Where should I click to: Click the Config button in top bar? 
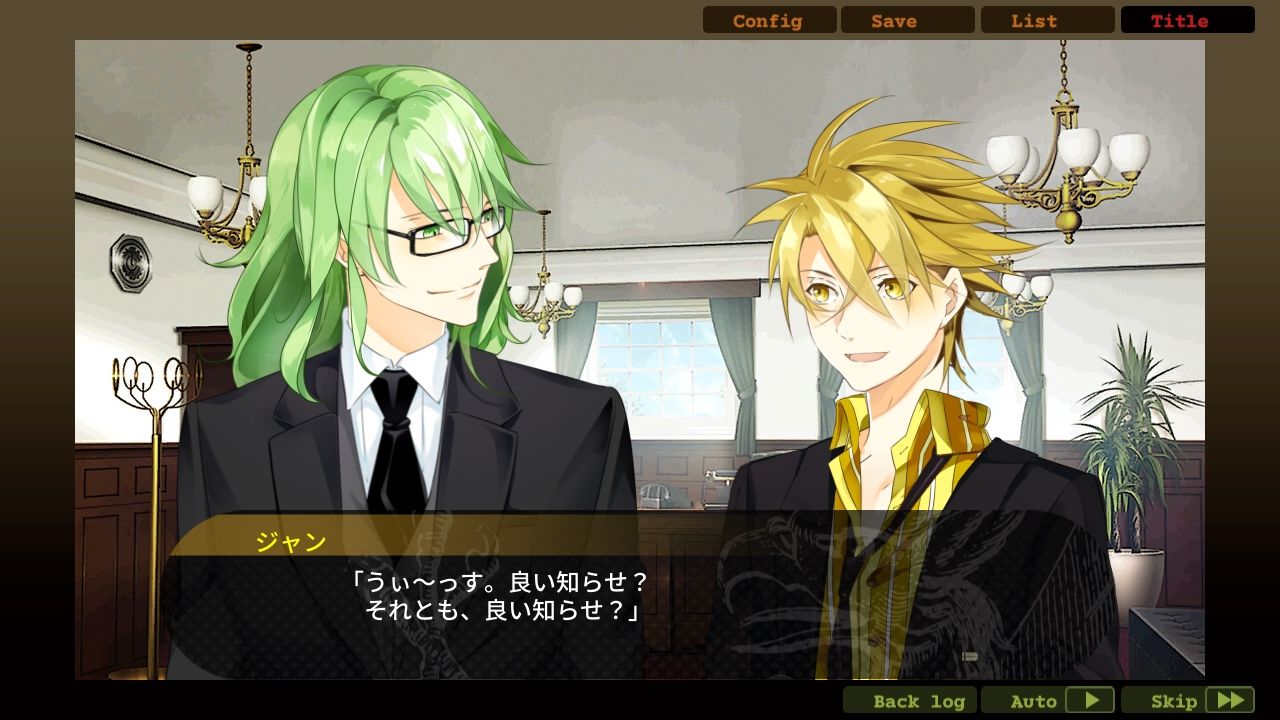(x=768, y=20)
